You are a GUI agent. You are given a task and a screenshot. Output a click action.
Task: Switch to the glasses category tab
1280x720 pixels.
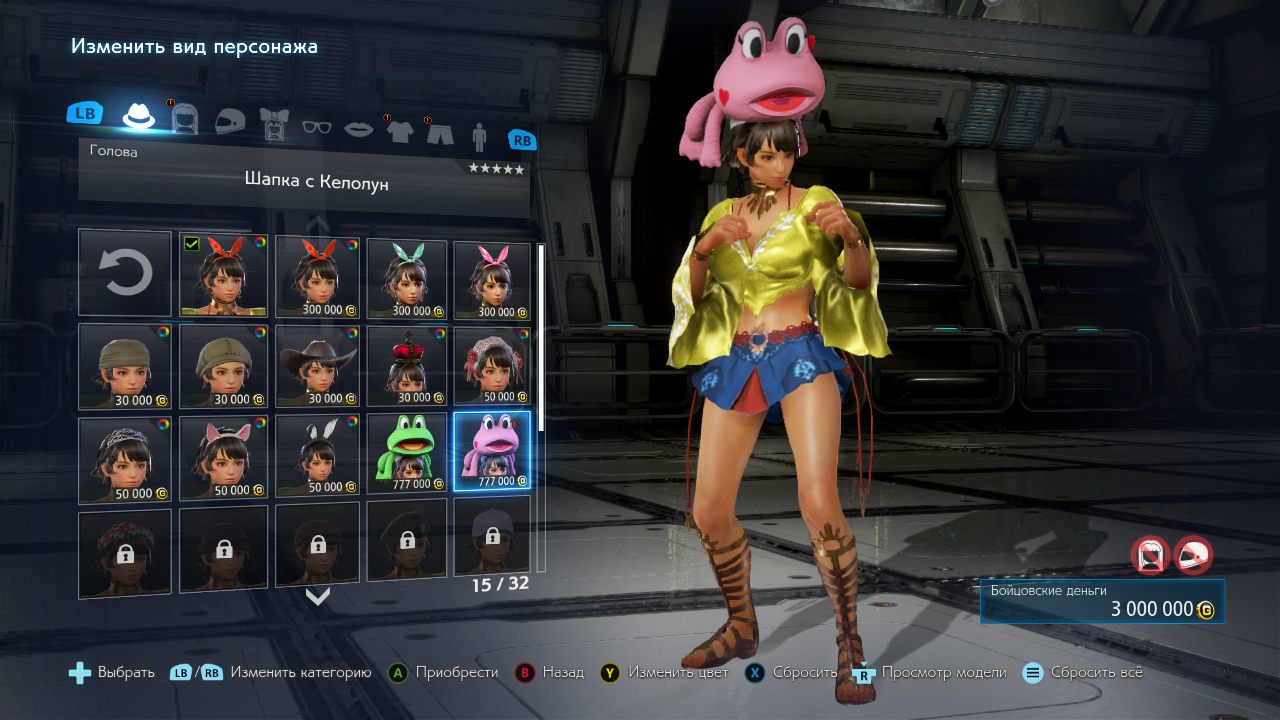click(316, 126)
